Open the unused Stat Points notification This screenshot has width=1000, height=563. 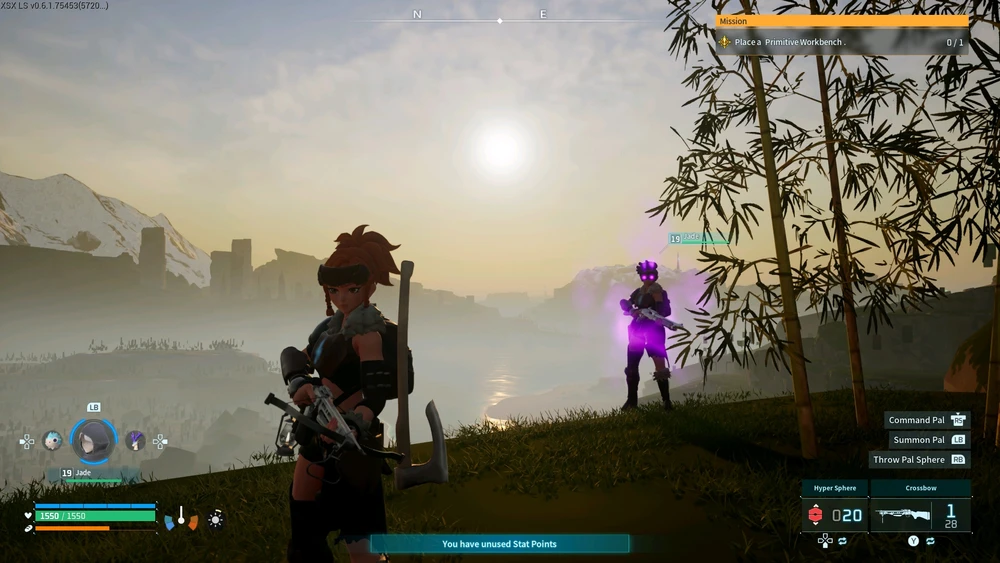(x=499, y=544)
